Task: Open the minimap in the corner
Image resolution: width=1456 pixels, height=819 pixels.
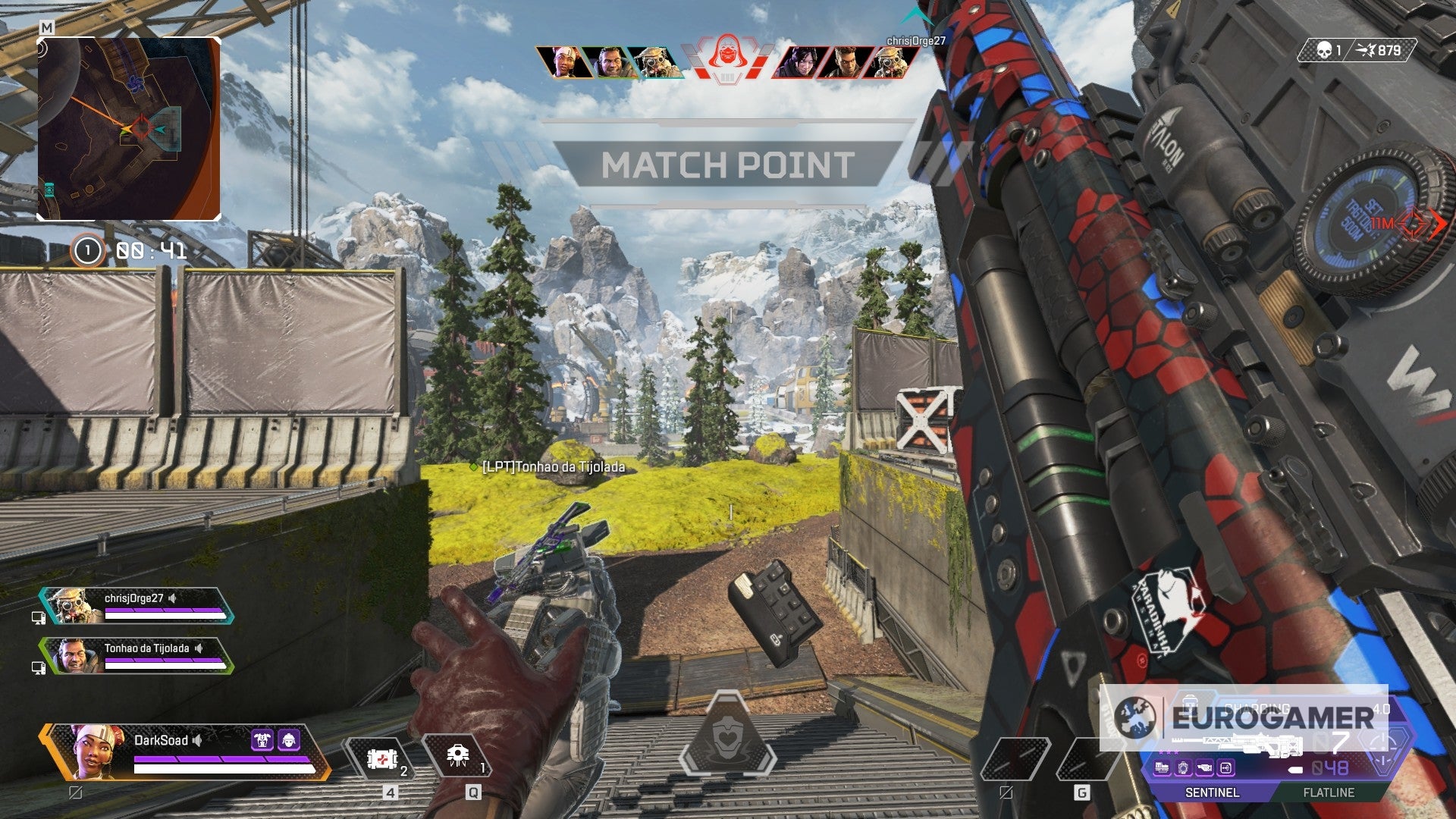Action: click(129, 129)
